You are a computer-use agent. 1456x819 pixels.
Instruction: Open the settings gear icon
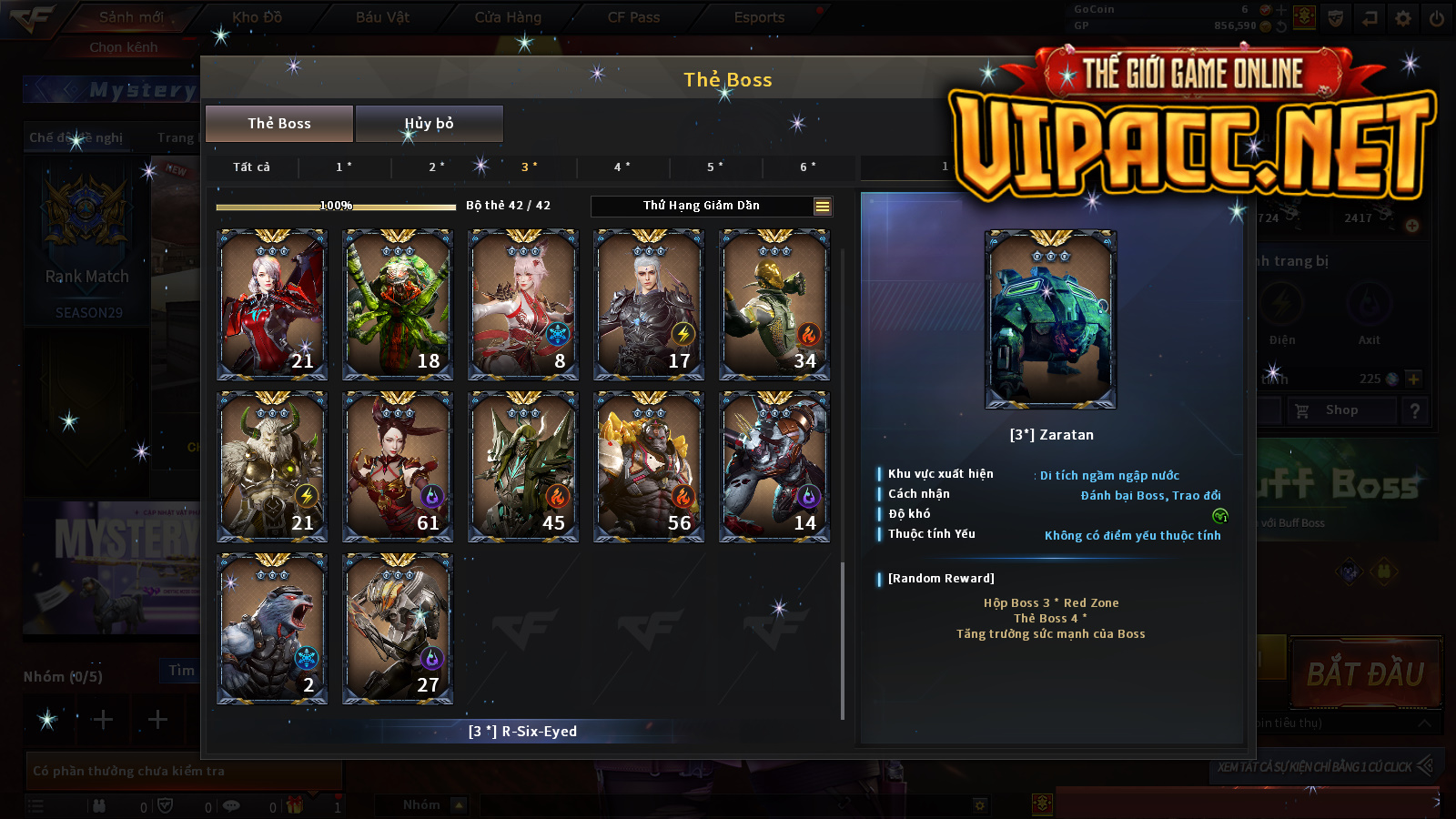1403,18
